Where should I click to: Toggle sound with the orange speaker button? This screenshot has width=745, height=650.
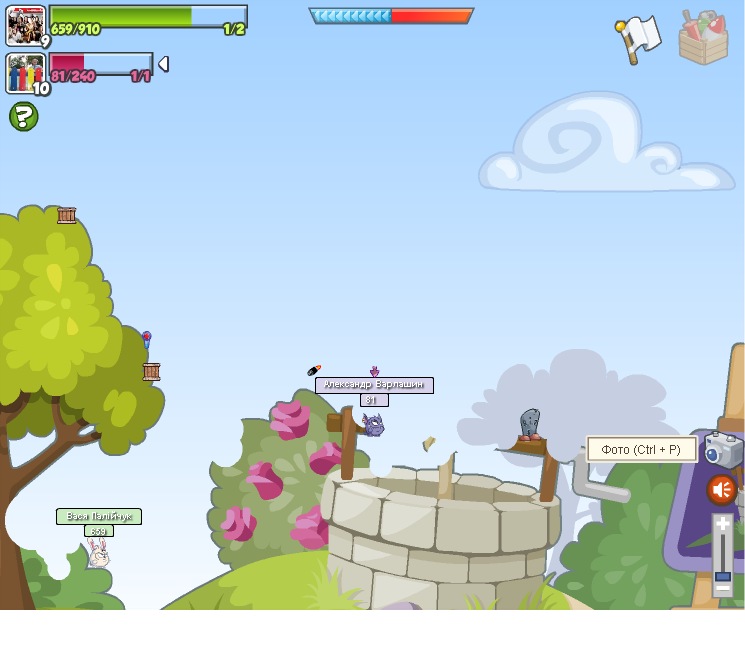coord(722,490)
